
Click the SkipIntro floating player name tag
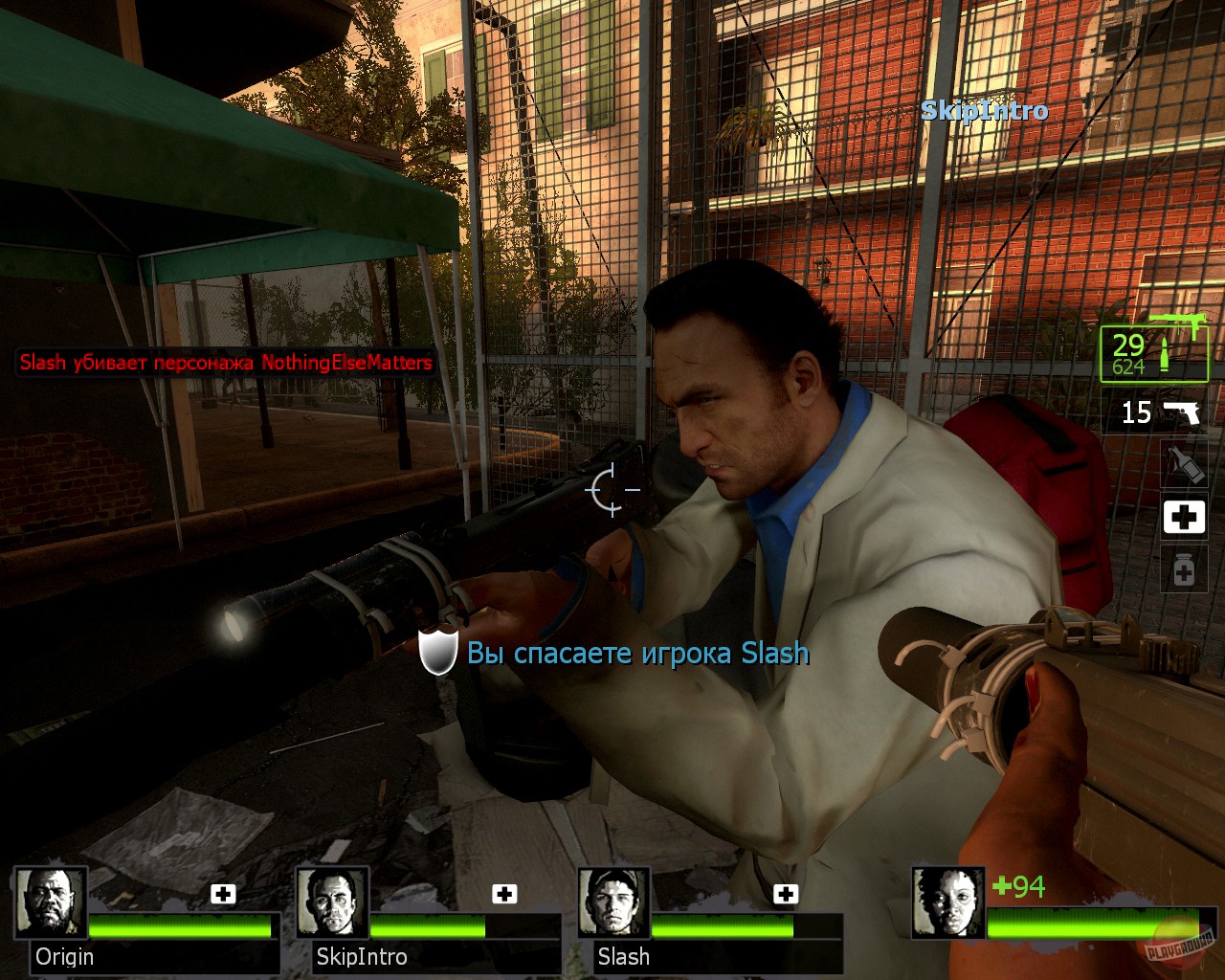(x=985, y=110)
